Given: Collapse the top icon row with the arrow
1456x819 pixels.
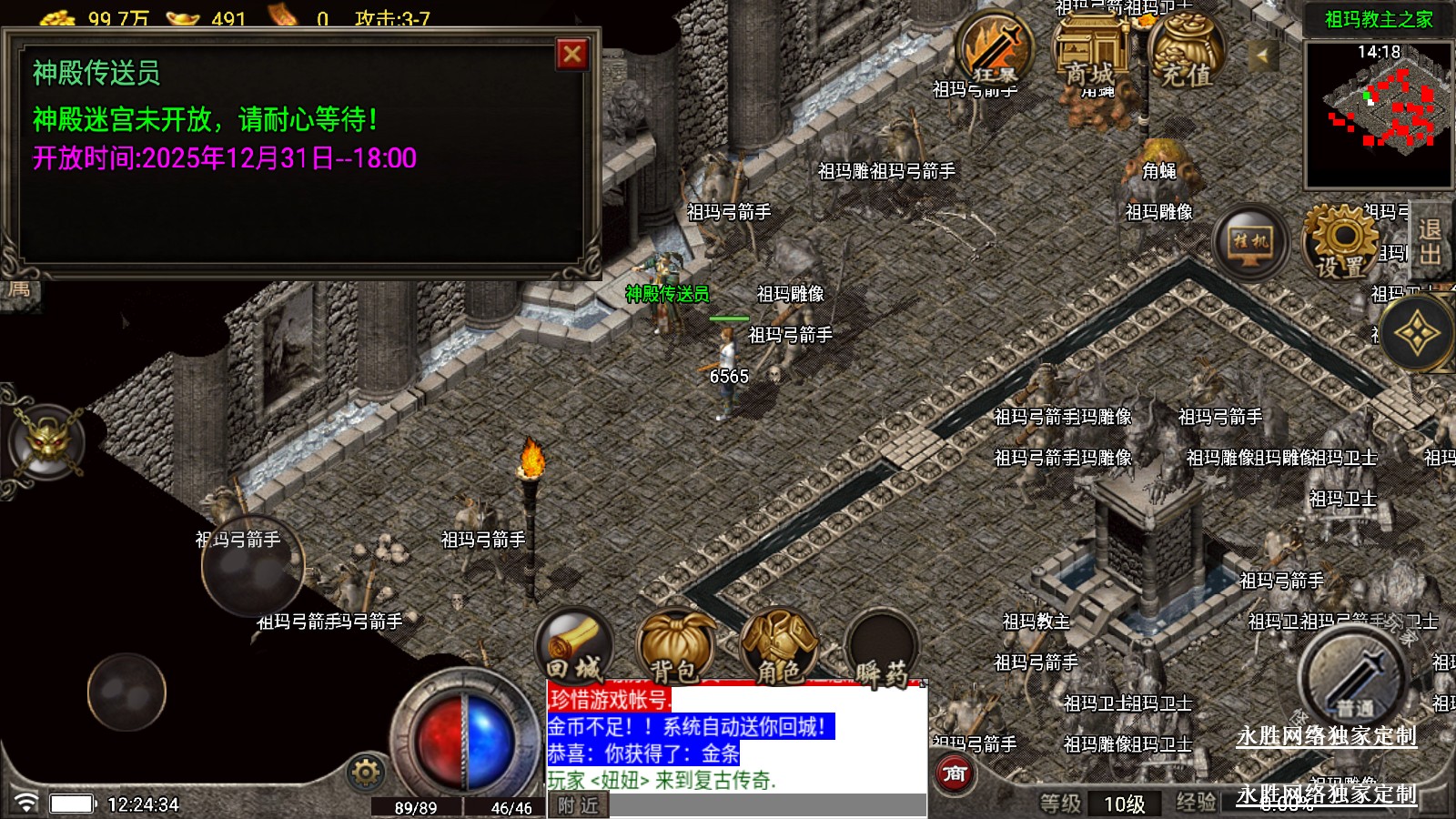Looking at the screenshot, I should coord(1261,56).
